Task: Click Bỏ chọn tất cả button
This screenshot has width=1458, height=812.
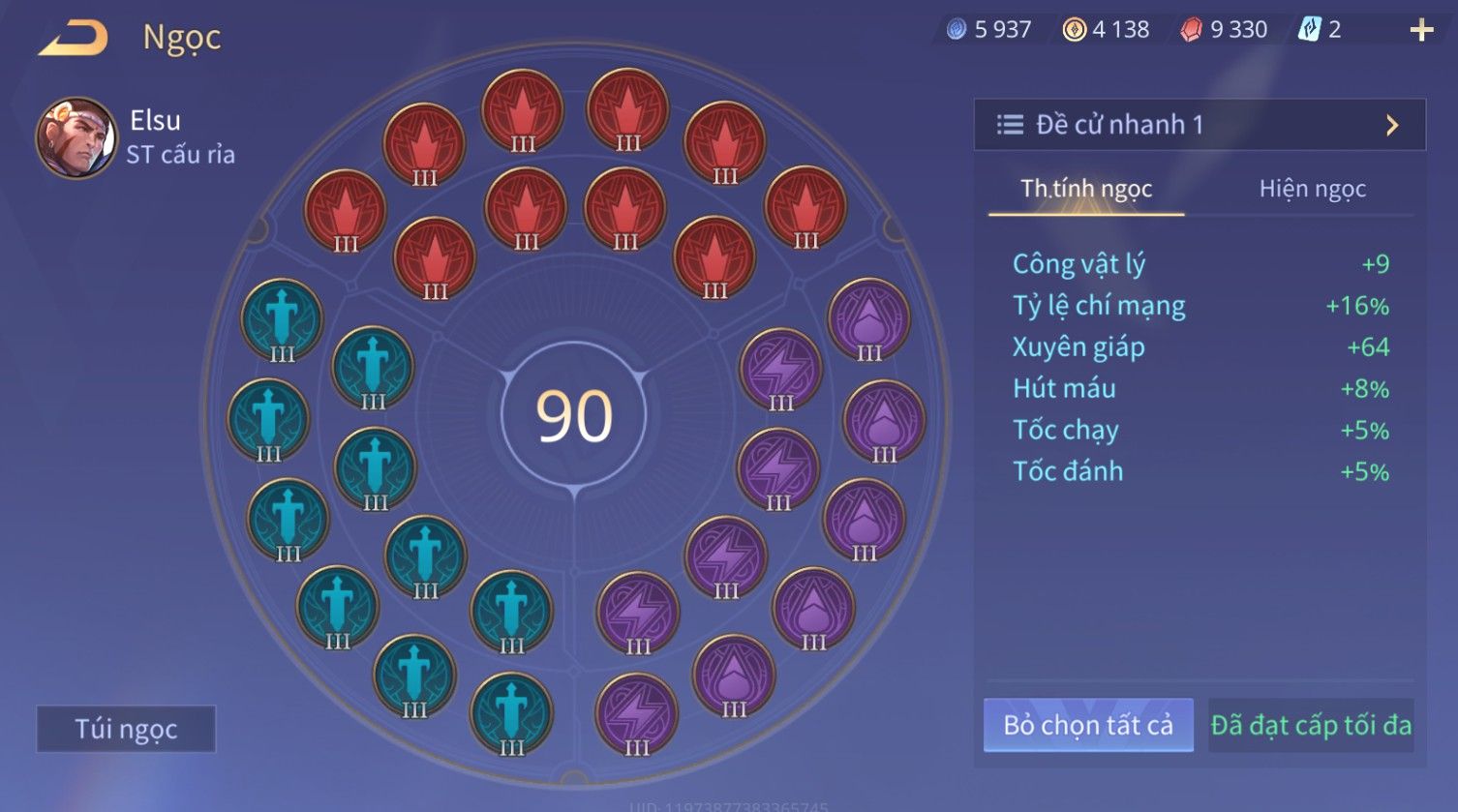Action: (x=1088, y=725)
